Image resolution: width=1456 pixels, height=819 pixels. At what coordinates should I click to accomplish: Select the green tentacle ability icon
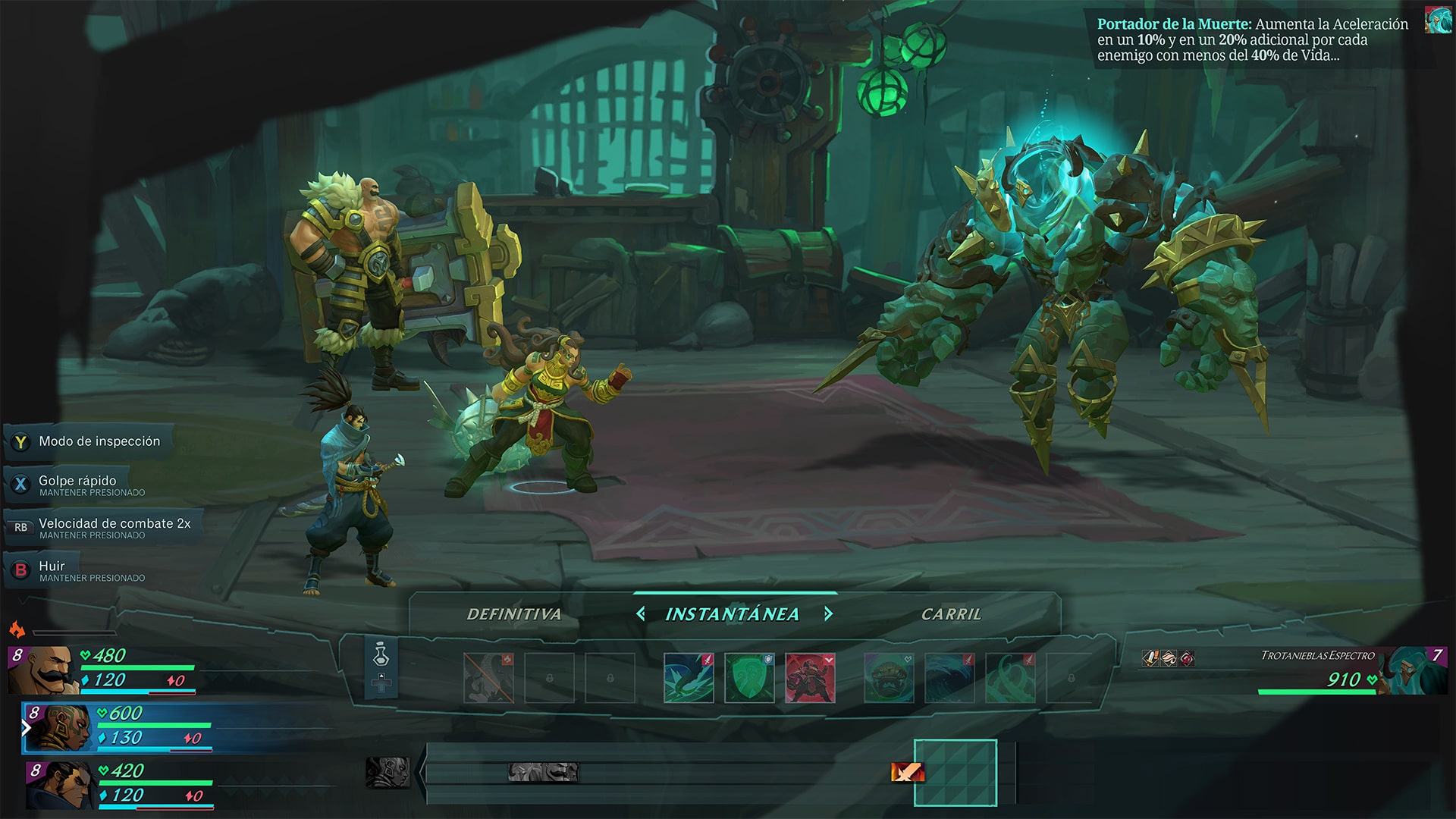[1010, 677]
